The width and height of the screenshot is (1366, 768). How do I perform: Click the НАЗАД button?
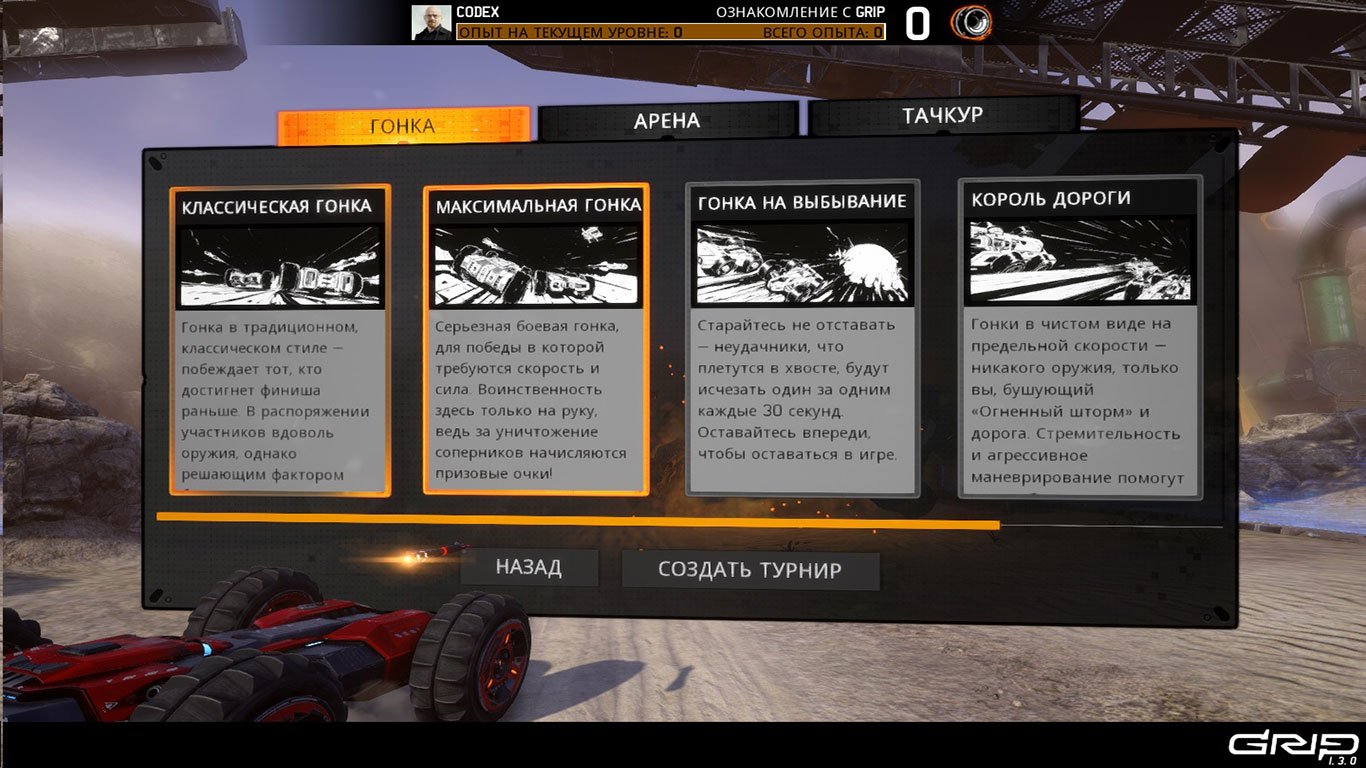tap(529, 567)
